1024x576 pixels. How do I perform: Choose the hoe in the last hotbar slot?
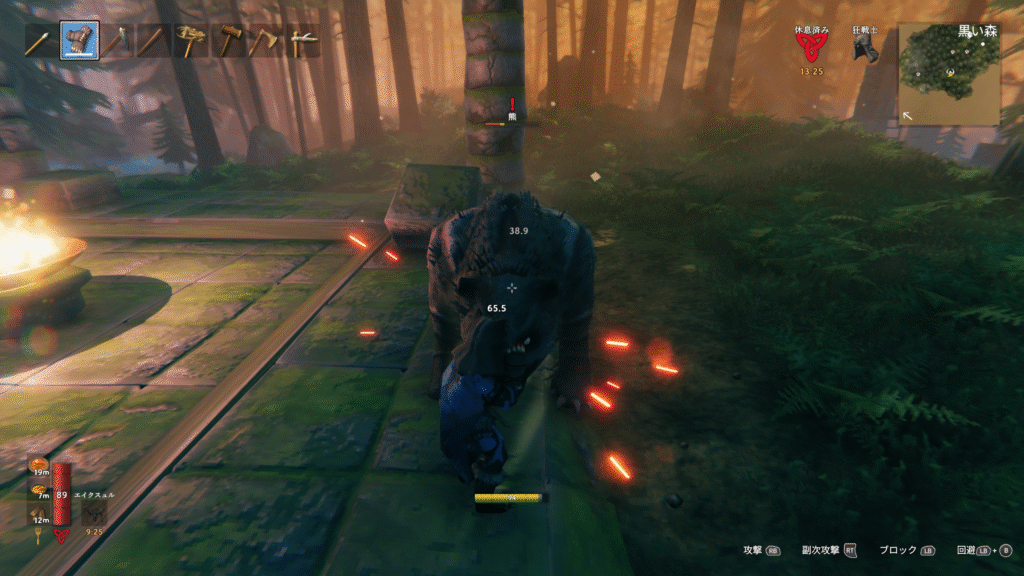301,41
